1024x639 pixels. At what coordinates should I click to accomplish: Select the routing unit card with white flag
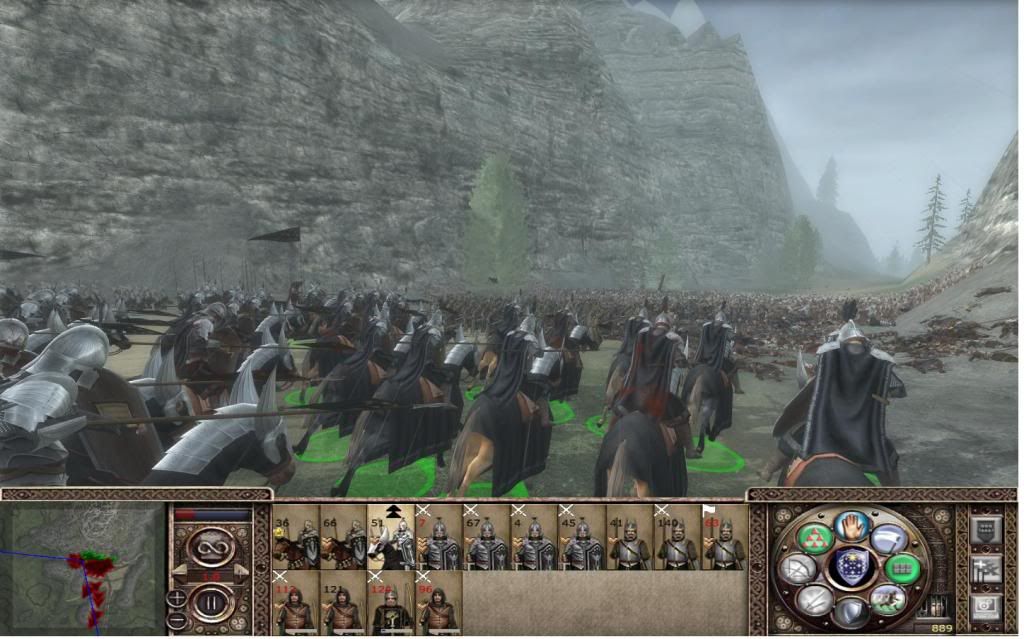pos(725,538)
